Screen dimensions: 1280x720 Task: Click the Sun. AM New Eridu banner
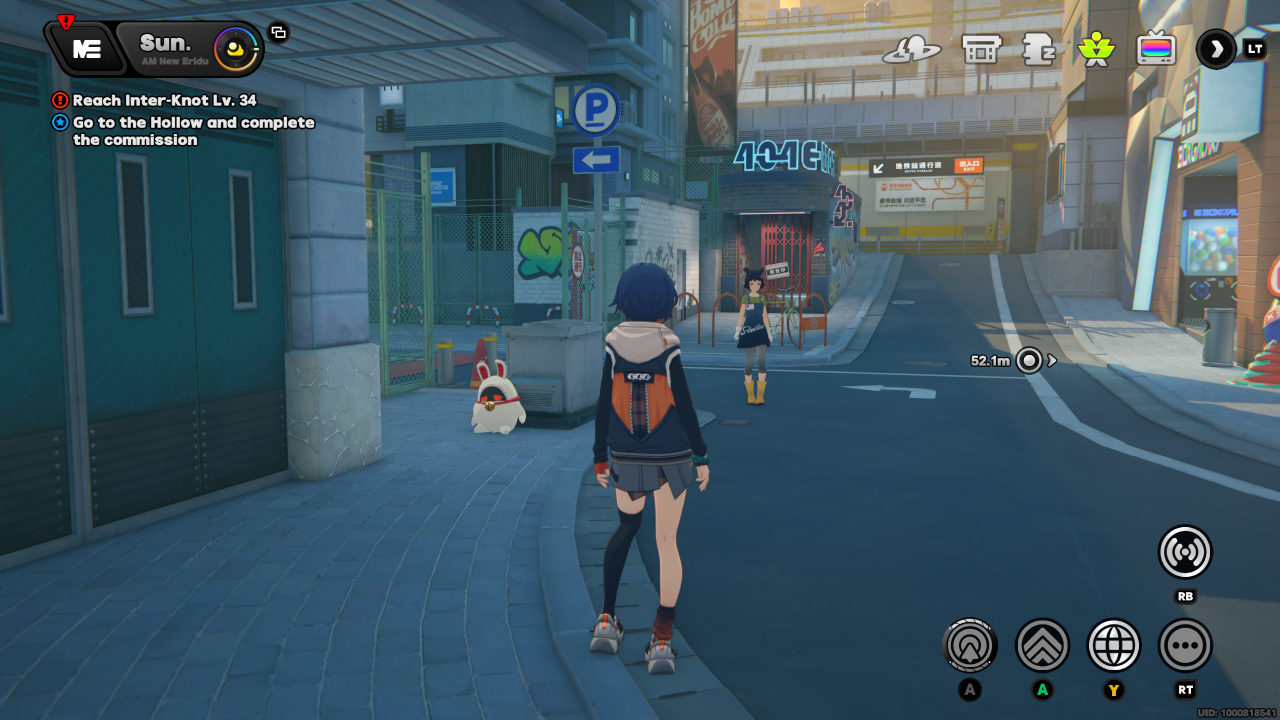163,44
